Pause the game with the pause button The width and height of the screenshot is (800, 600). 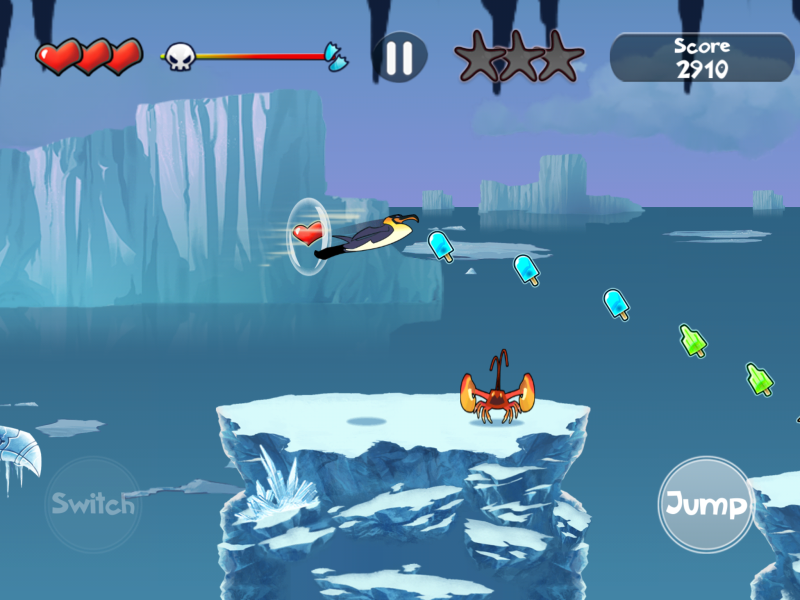(x=399, y=57)
